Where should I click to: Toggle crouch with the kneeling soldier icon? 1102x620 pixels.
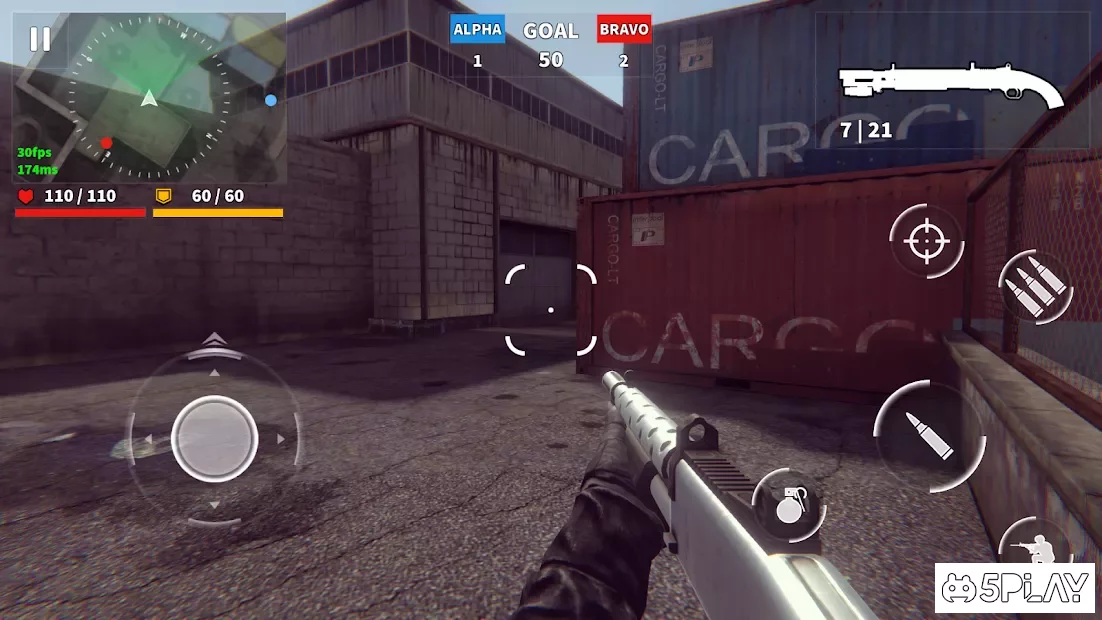1036,548
